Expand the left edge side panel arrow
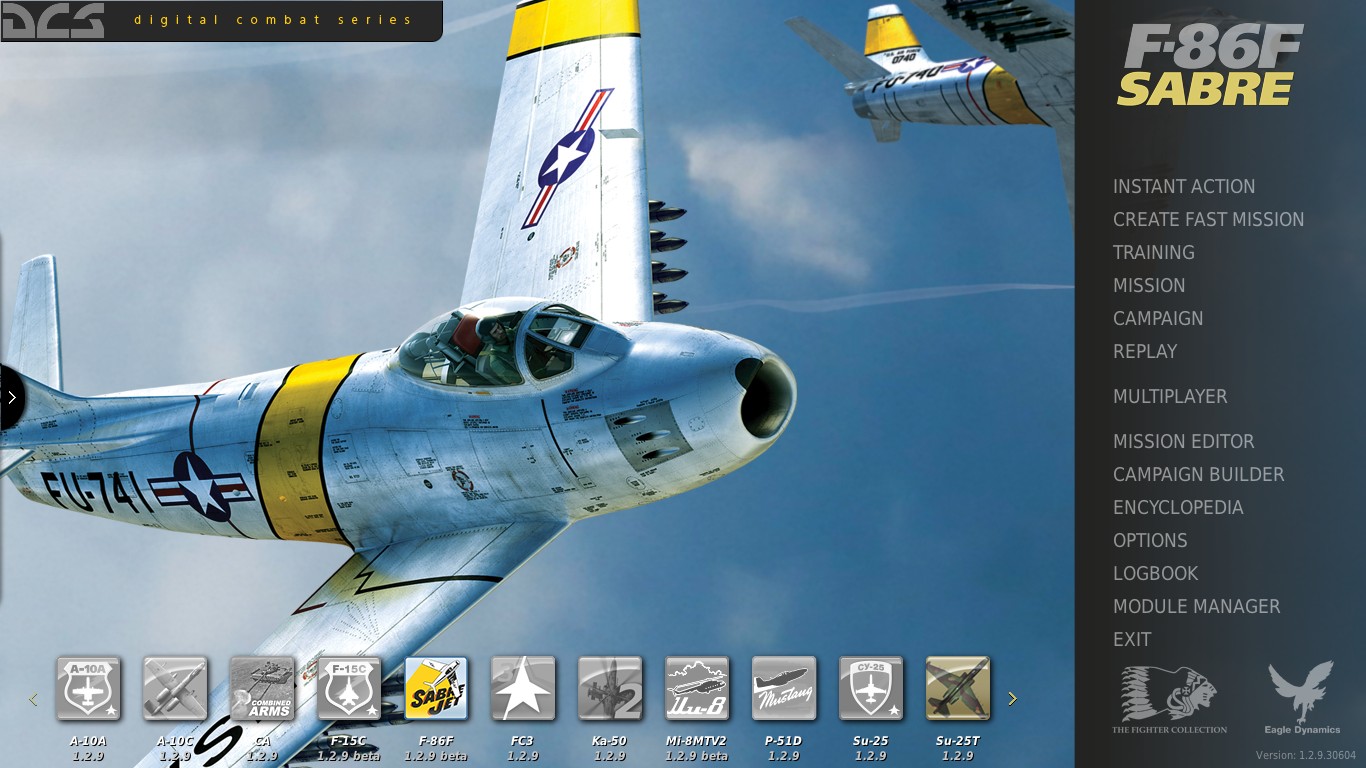Viewport: 1366px width, 768px height. coord(11,397)
